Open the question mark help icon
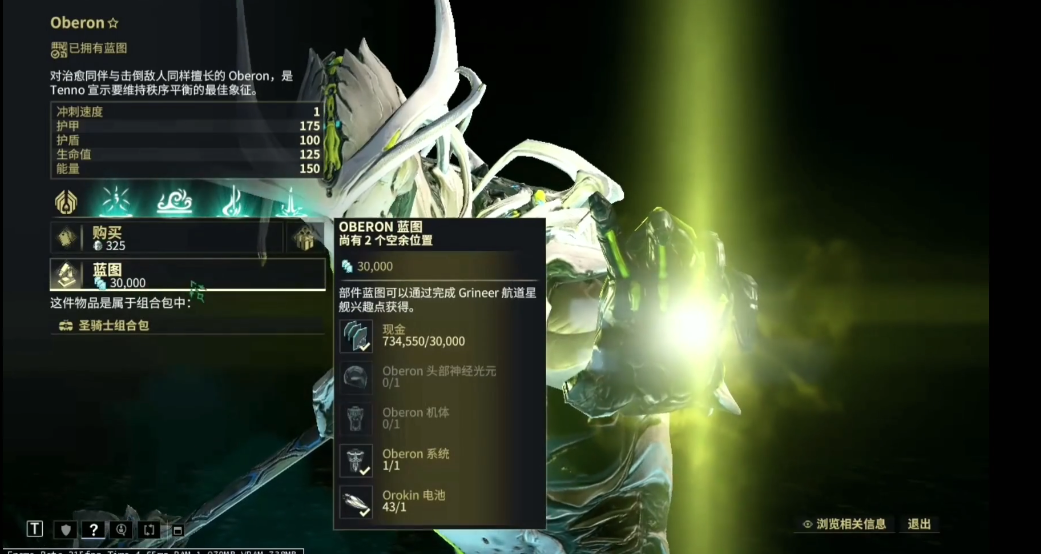The width and height of the screenshot is (1041, 554). (x=93, y=529)
